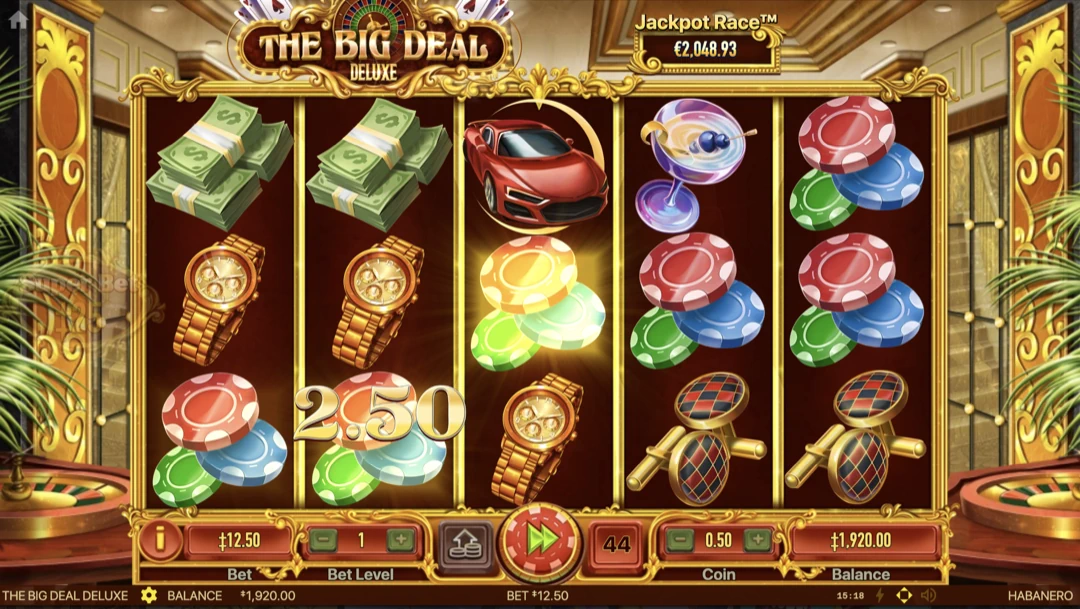The width and height of the screenshot is (1080, 609).
Task: Toggle fullscreen with the arrows icon
Action: 904,595
